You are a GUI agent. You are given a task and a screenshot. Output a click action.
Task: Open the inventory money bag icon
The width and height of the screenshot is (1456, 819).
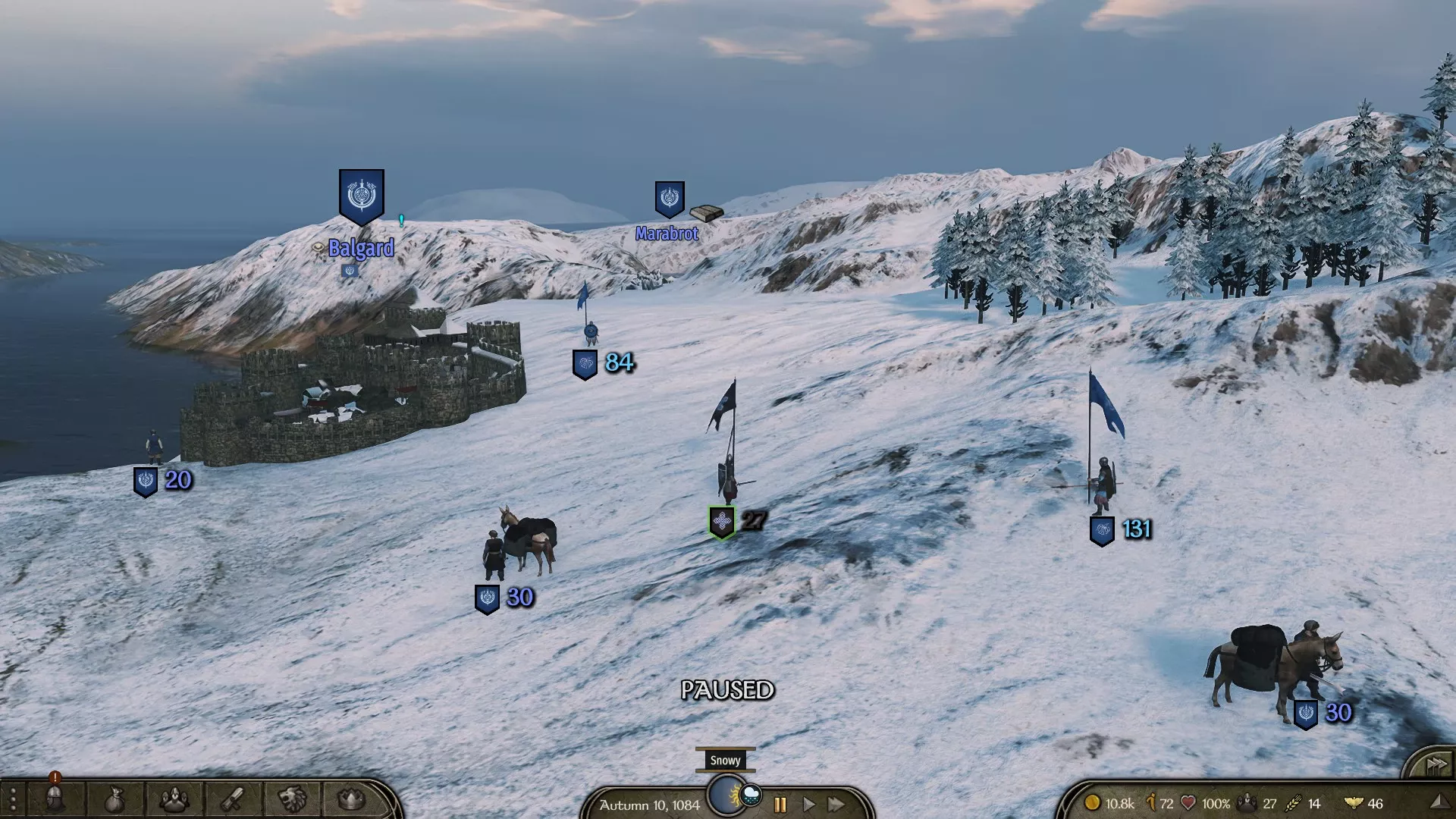(115, 799)
